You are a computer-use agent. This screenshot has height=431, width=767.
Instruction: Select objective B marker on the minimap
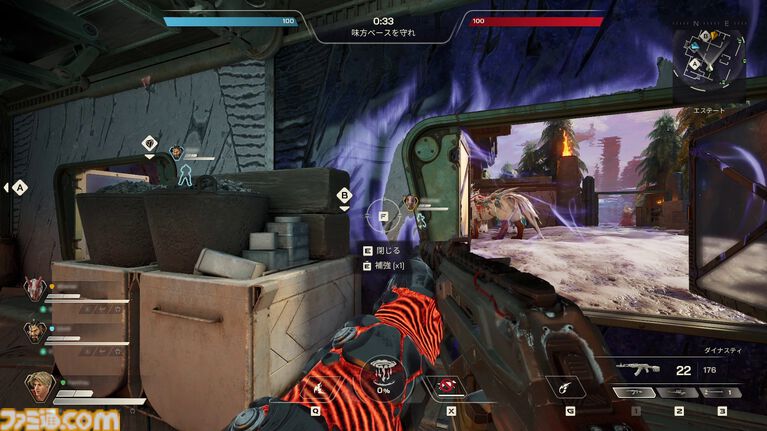click(x=705, y=36)
